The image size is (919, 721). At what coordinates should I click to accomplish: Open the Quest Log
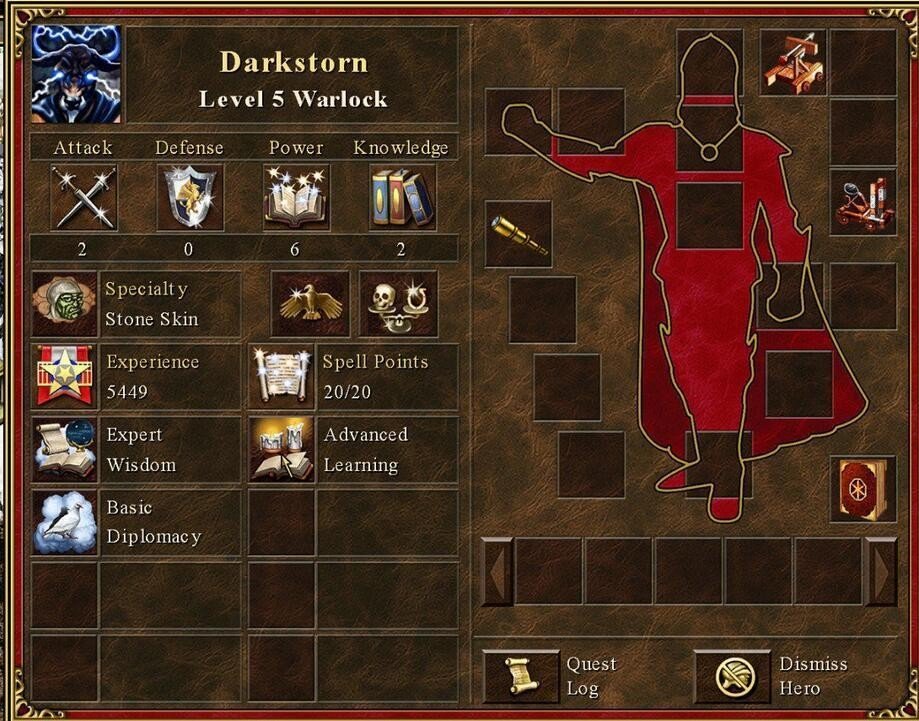(x=520, y=677)
